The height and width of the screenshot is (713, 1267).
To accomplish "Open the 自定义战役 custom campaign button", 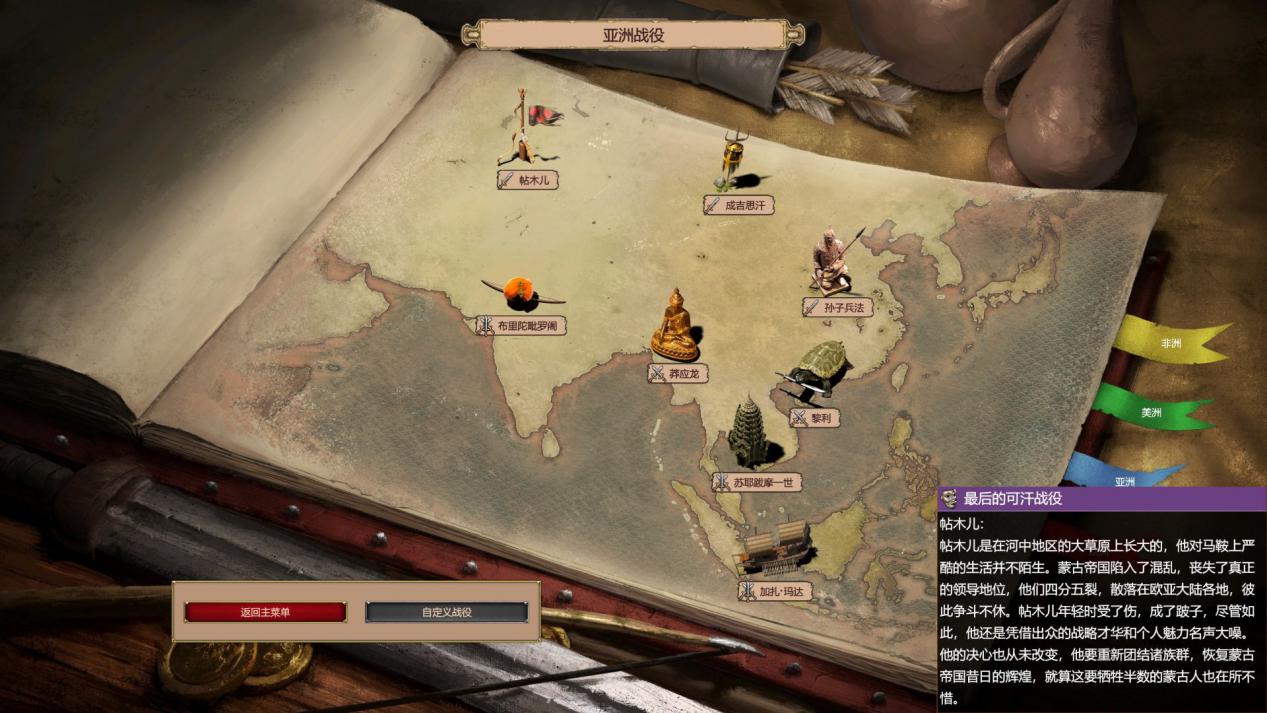I will [446, 612].
